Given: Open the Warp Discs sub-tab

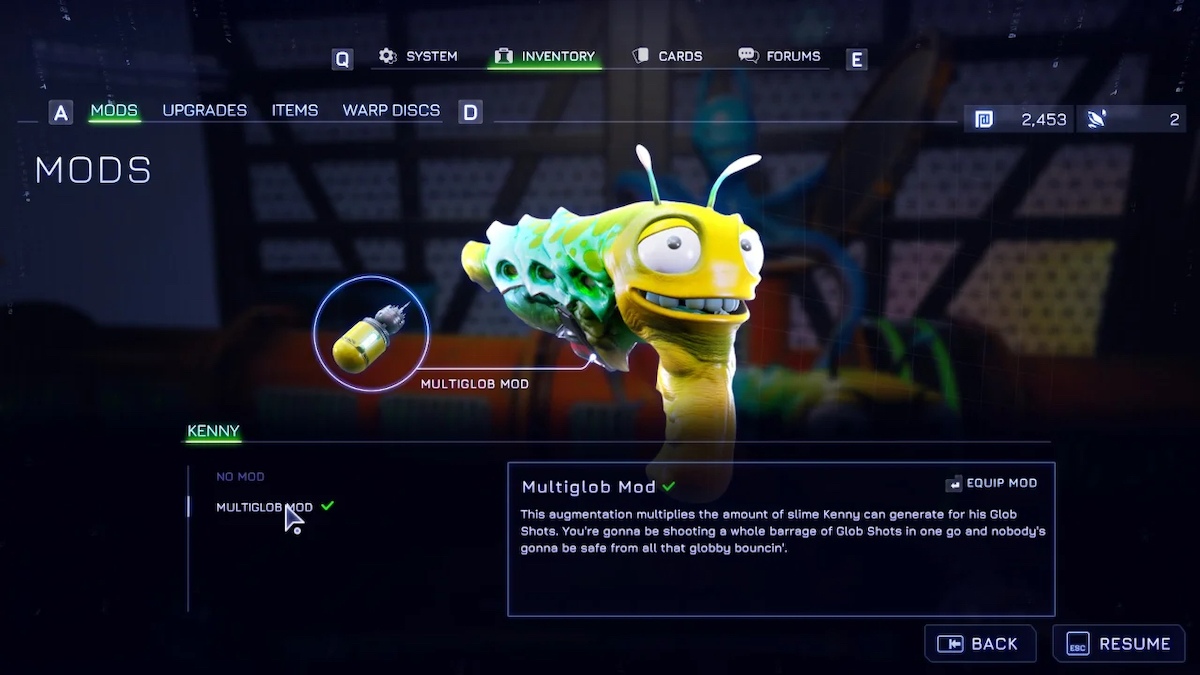Looking at the screenshot, I should click(x=391, y=110).
